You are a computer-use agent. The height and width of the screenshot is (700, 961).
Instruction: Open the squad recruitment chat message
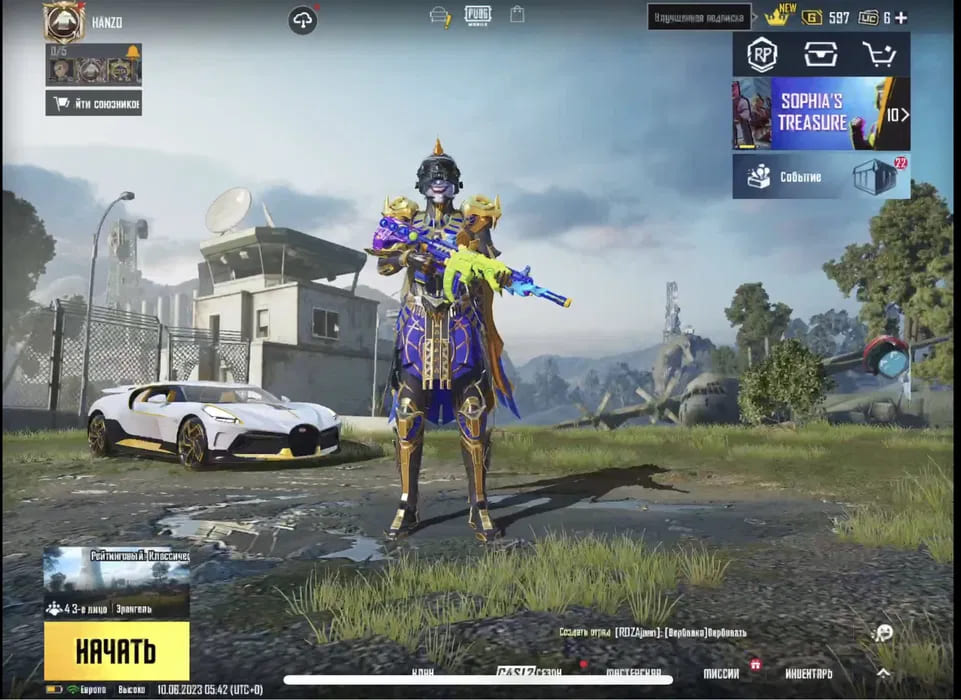point(652,632)
